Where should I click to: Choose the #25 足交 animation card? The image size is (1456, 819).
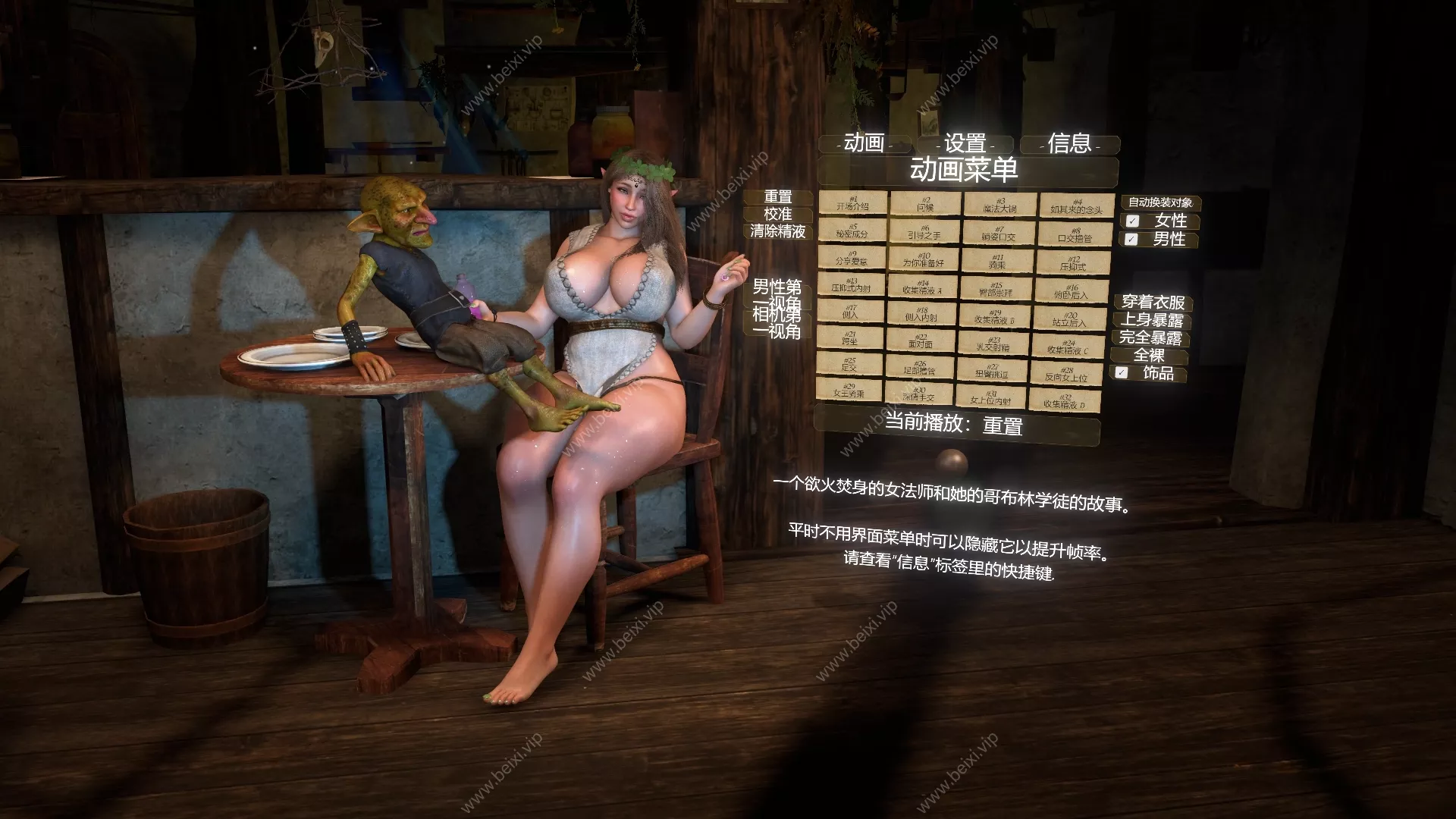[x=849, y=366]
